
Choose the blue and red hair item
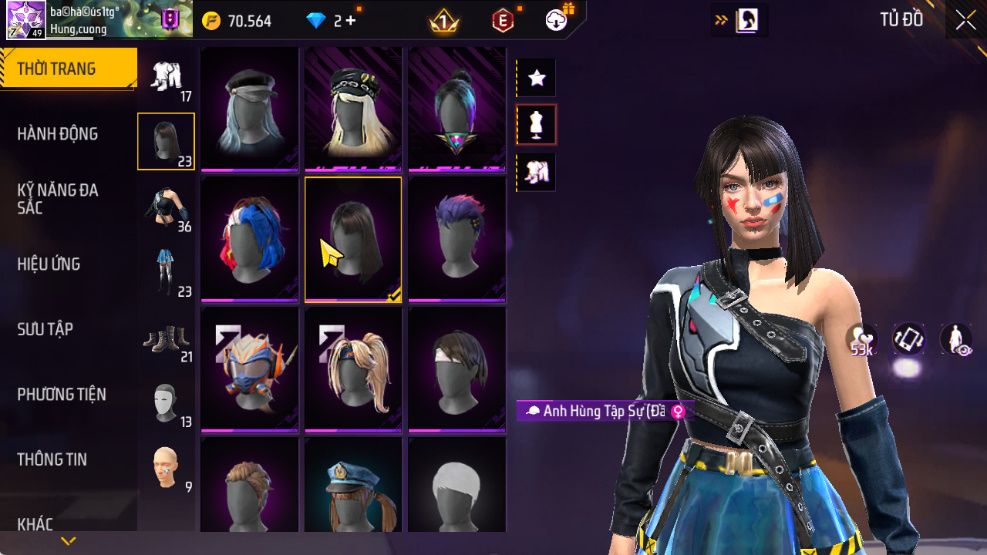coord(250,238)
